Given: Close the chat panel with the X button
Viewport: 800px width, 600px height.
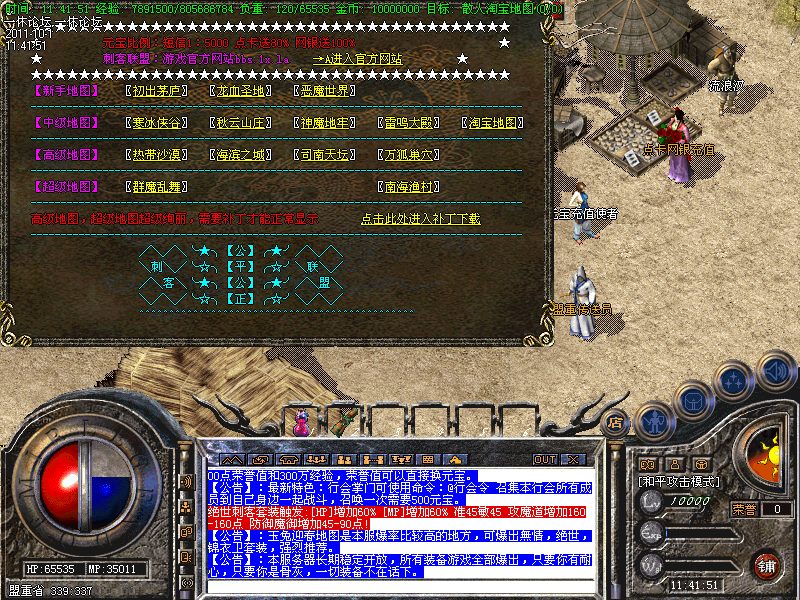Looking at the screenshot, I should pos(572,460).
